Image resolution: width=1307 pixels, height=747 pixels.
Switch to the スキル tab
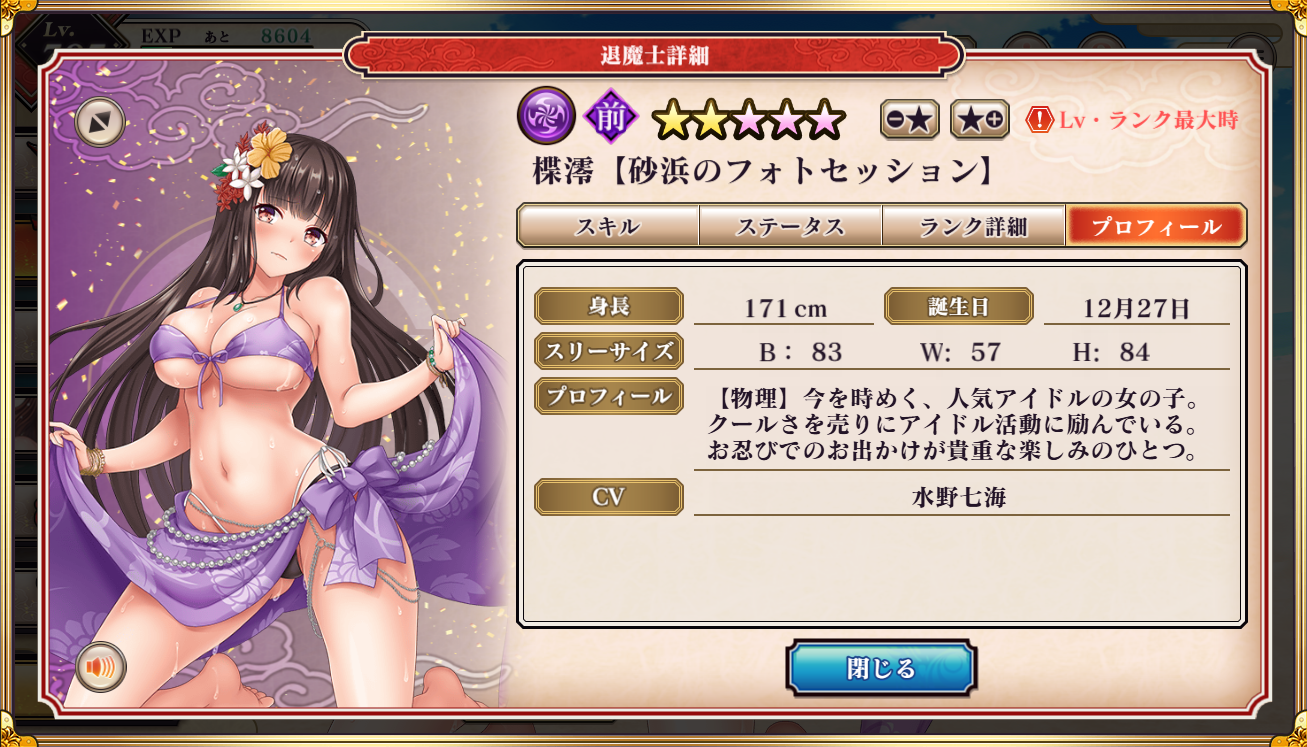(x=608, y=226)
